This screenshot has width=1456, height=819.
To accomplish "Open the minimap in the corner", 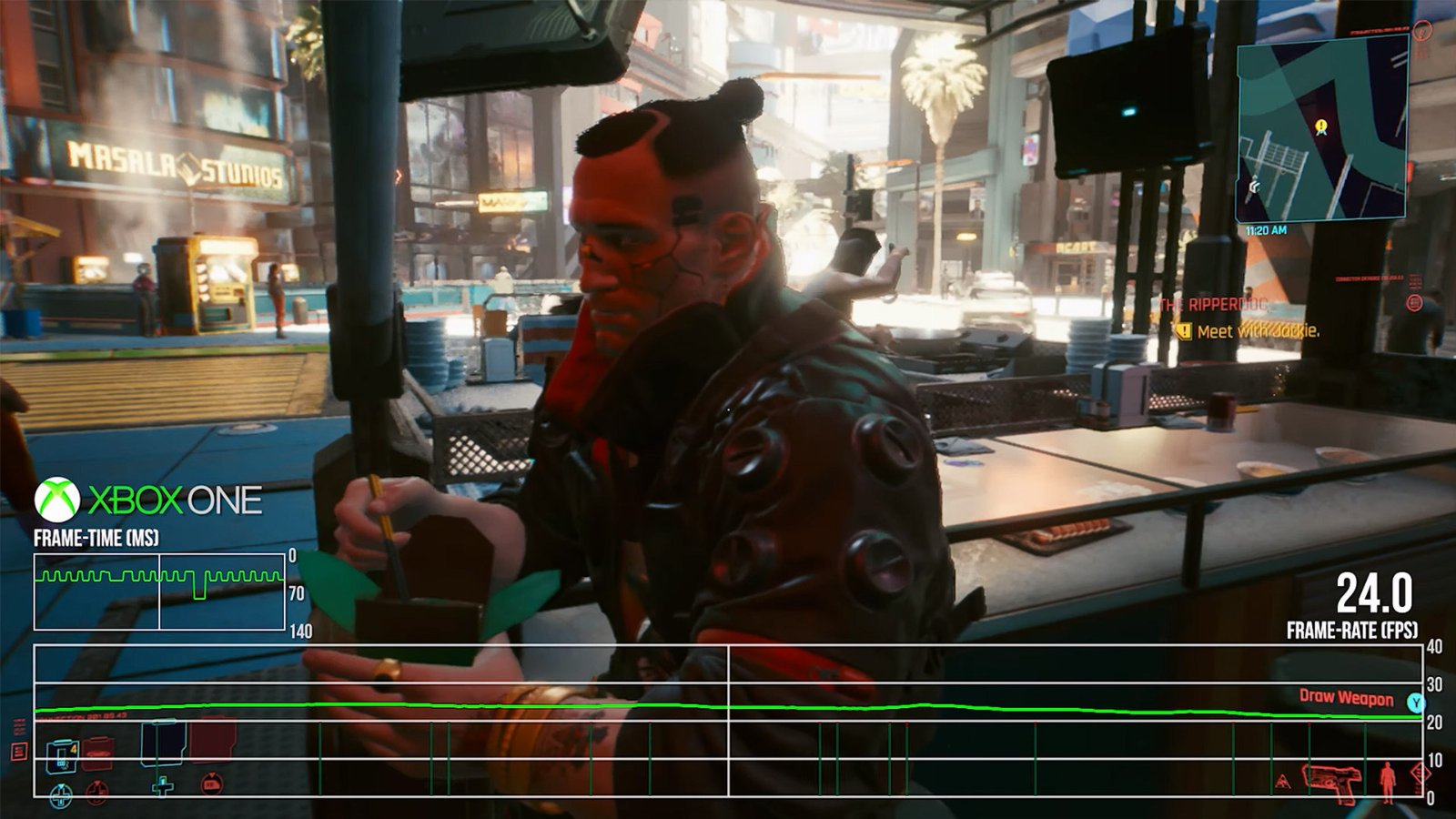I will 1321,123.
